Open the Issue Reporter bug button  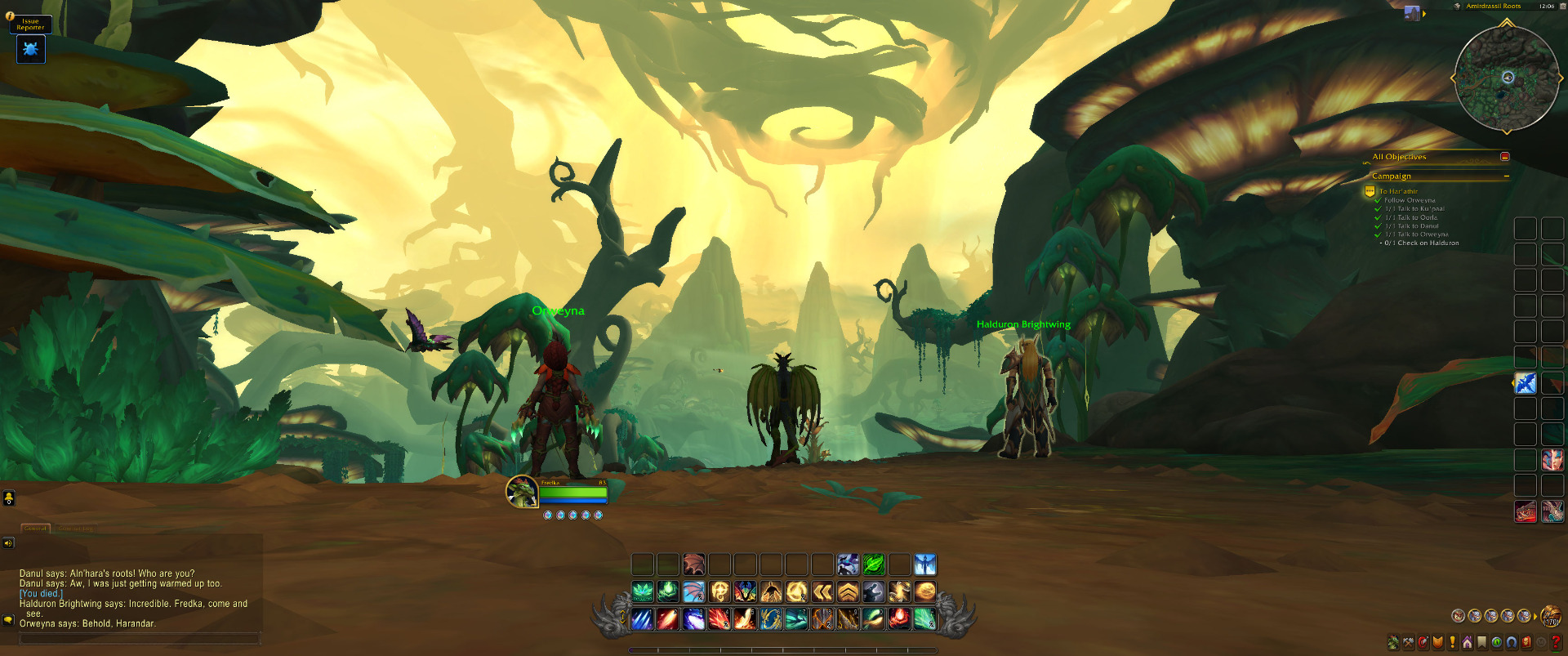[x=31, y=50]
